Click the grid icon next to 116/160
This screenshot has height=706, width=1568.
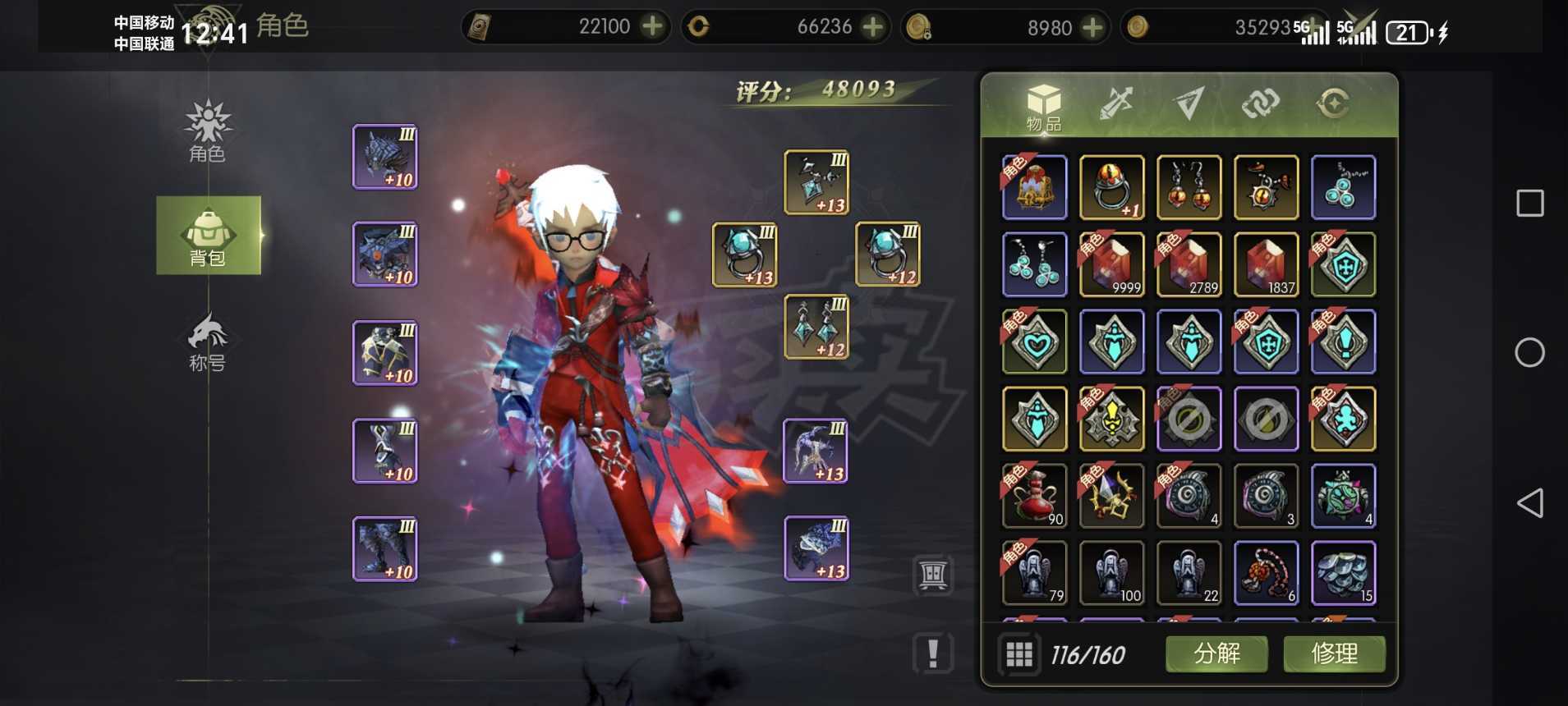1020,654
